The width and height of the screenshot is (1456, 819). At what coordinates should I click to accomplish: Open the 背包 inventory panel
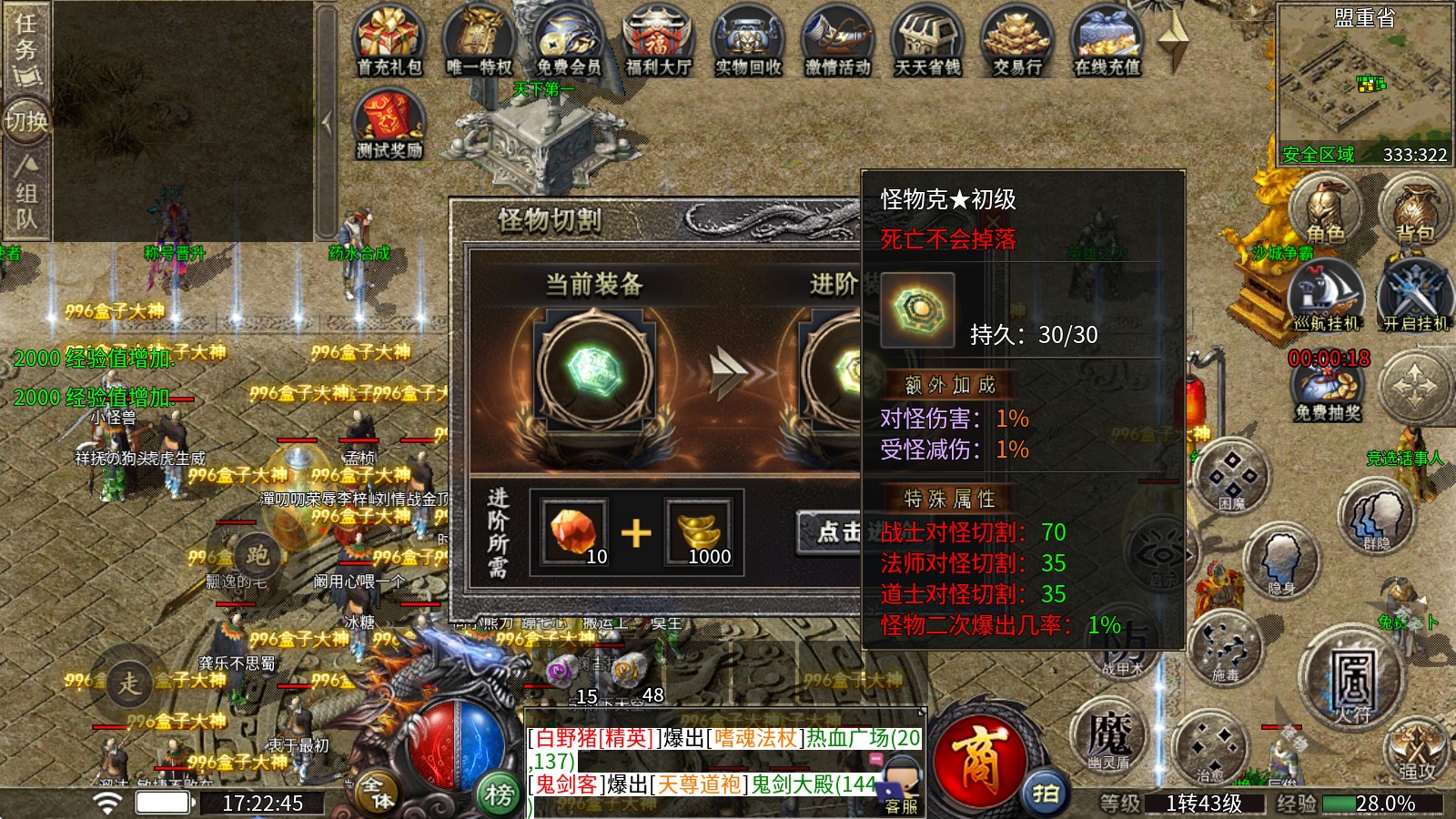1413,211
